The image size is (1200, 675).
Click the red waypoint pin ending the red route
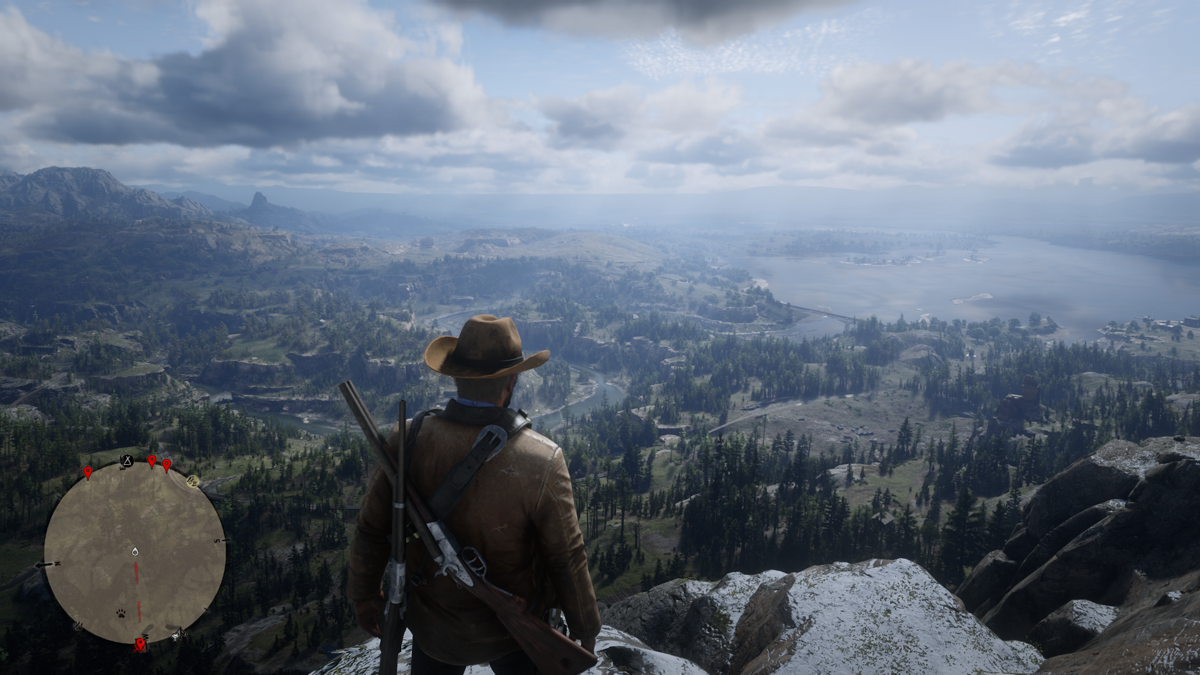pyautogui.click(x=139, y=644)
